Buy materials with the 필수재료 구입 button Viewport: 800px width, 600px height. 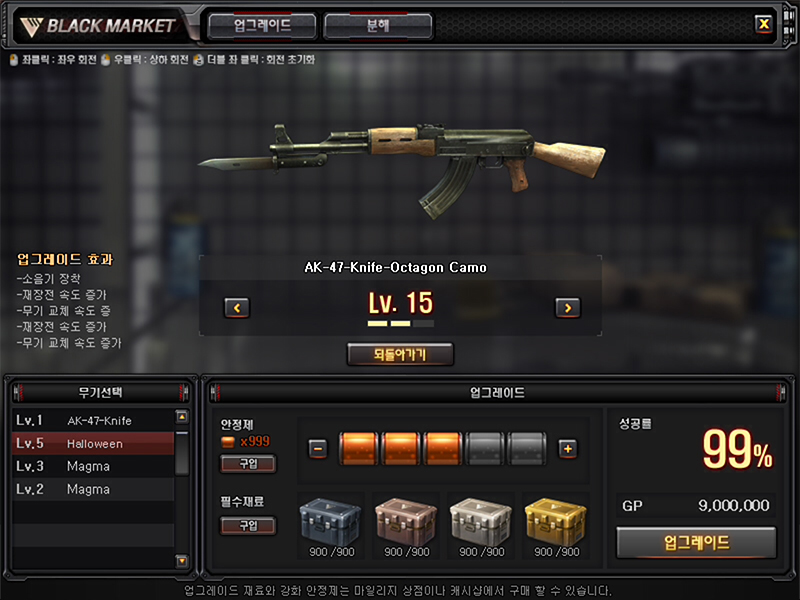click(x=248, y=525)
